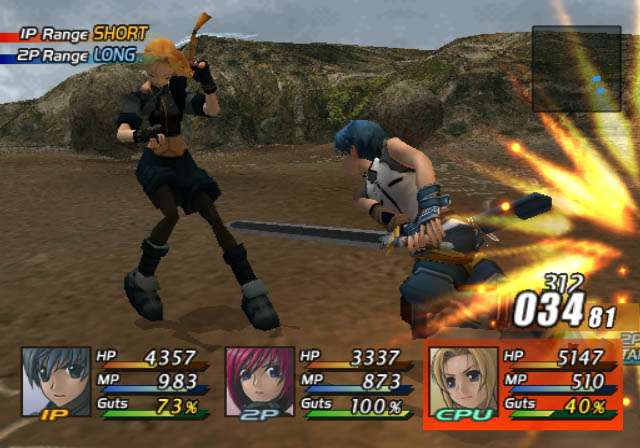Screen dimensions: 640x448
Task: Select the 1P gray-haired character portrait
Action: click(x=56, y=381)
